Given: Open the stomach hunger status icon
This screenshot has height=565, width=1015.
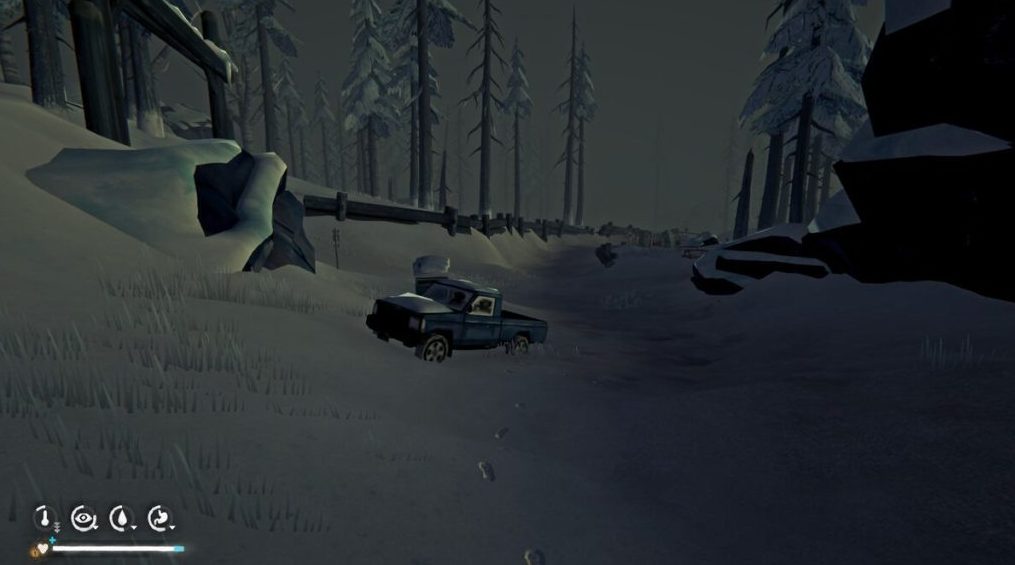Looking at the screenshot, I should click(159, 518).
